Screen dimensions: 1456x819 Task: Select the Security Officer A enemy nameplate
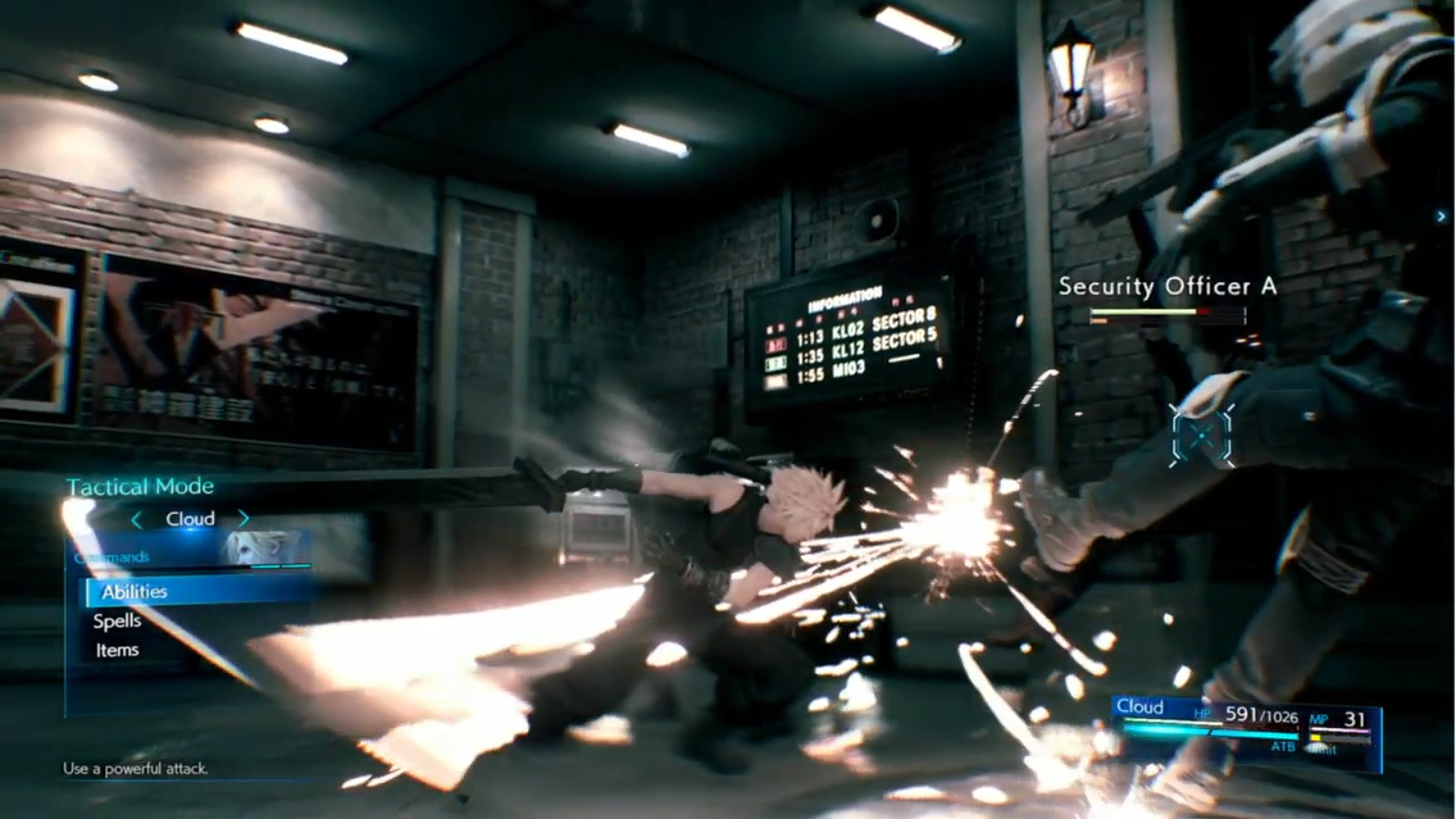[x=1168, y=285]
